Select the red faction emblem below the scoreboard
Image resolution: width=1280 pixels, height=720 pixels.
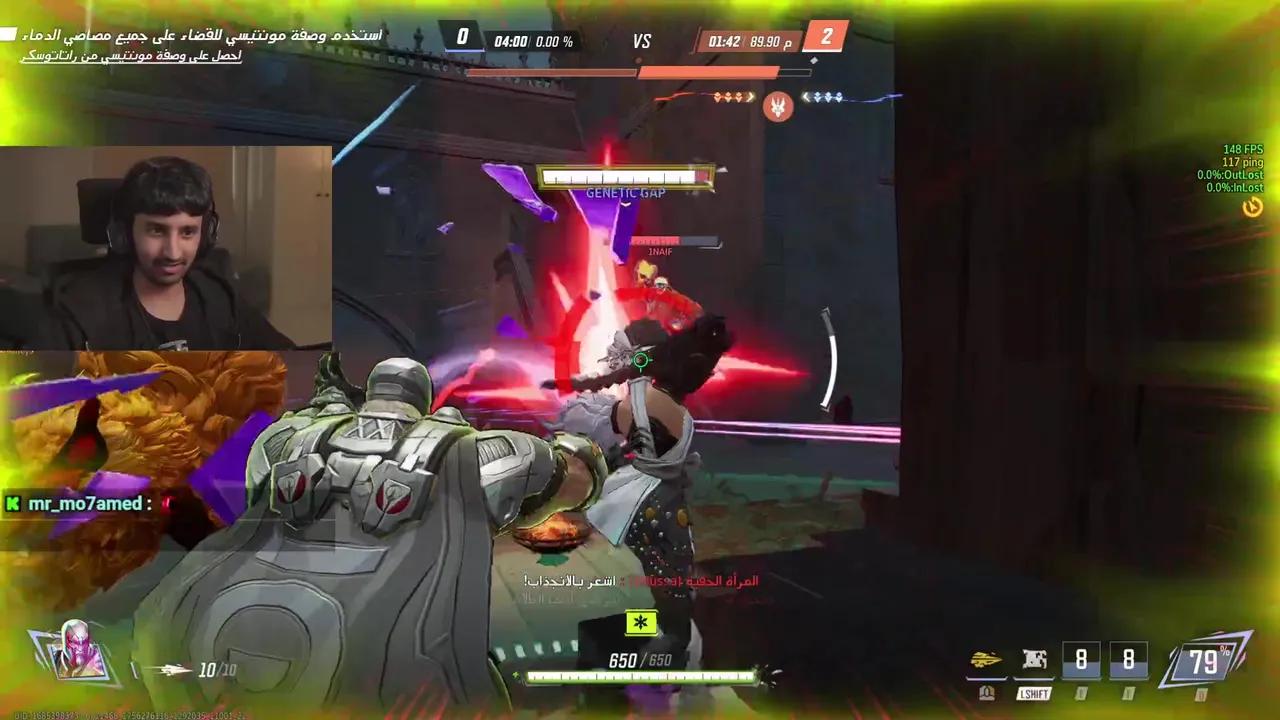pos(778,107)
